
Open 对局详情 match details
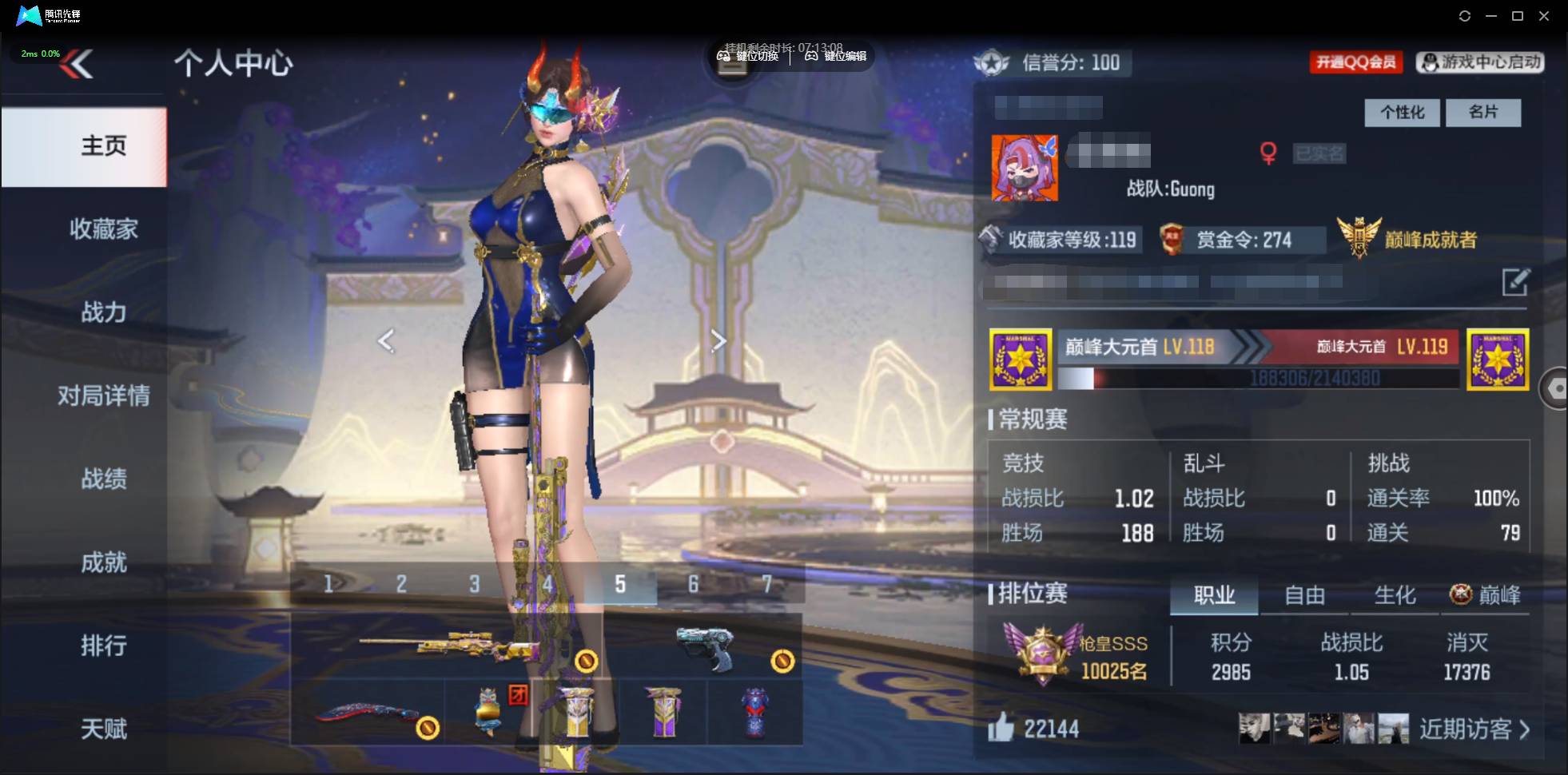[103, 395]
